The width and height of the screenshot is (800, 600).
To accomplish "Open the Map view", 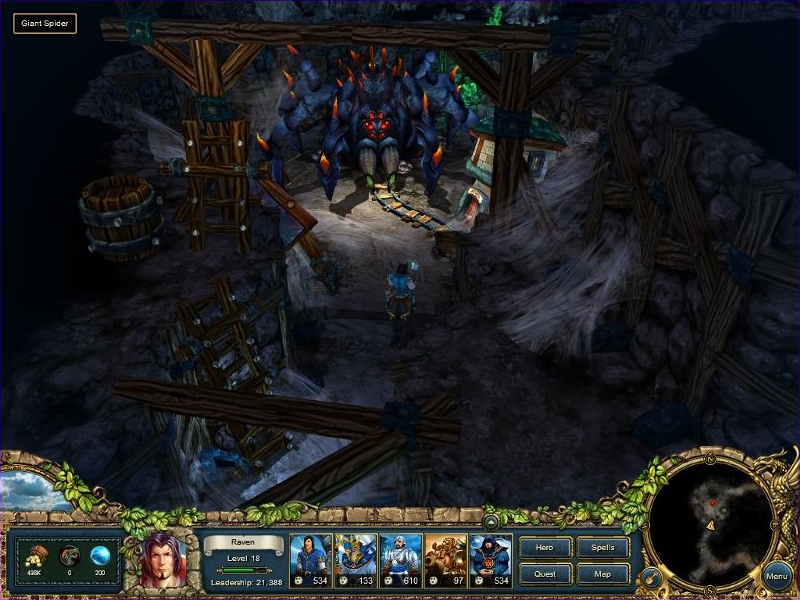I will [x=603, y=574].
